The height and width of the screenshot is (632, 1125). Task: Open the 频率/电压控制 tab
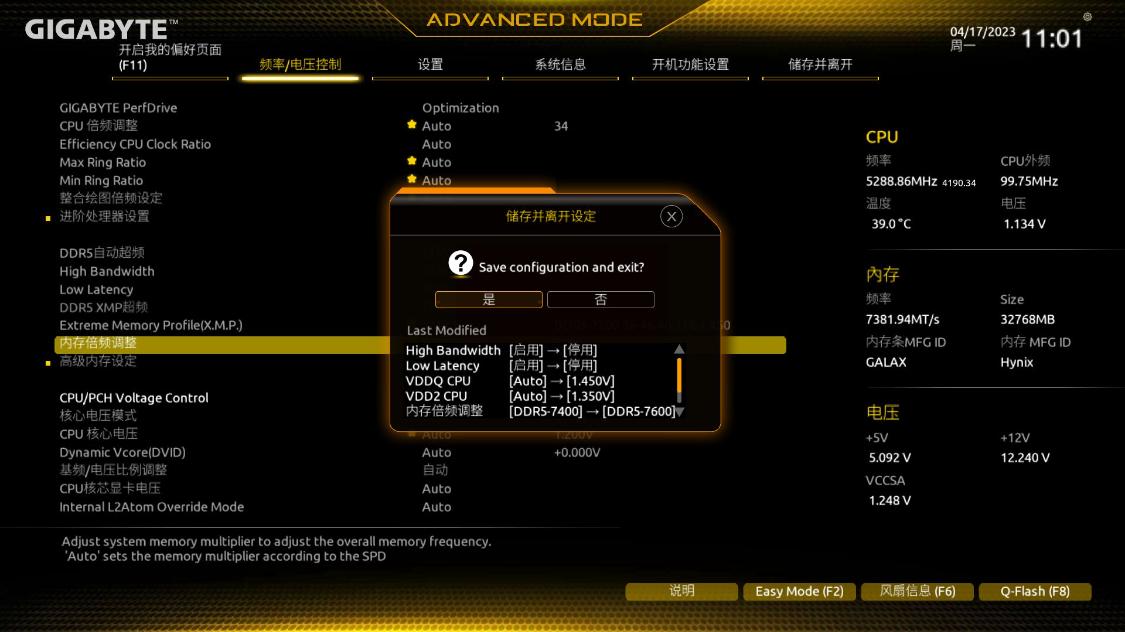coord(300,65)
